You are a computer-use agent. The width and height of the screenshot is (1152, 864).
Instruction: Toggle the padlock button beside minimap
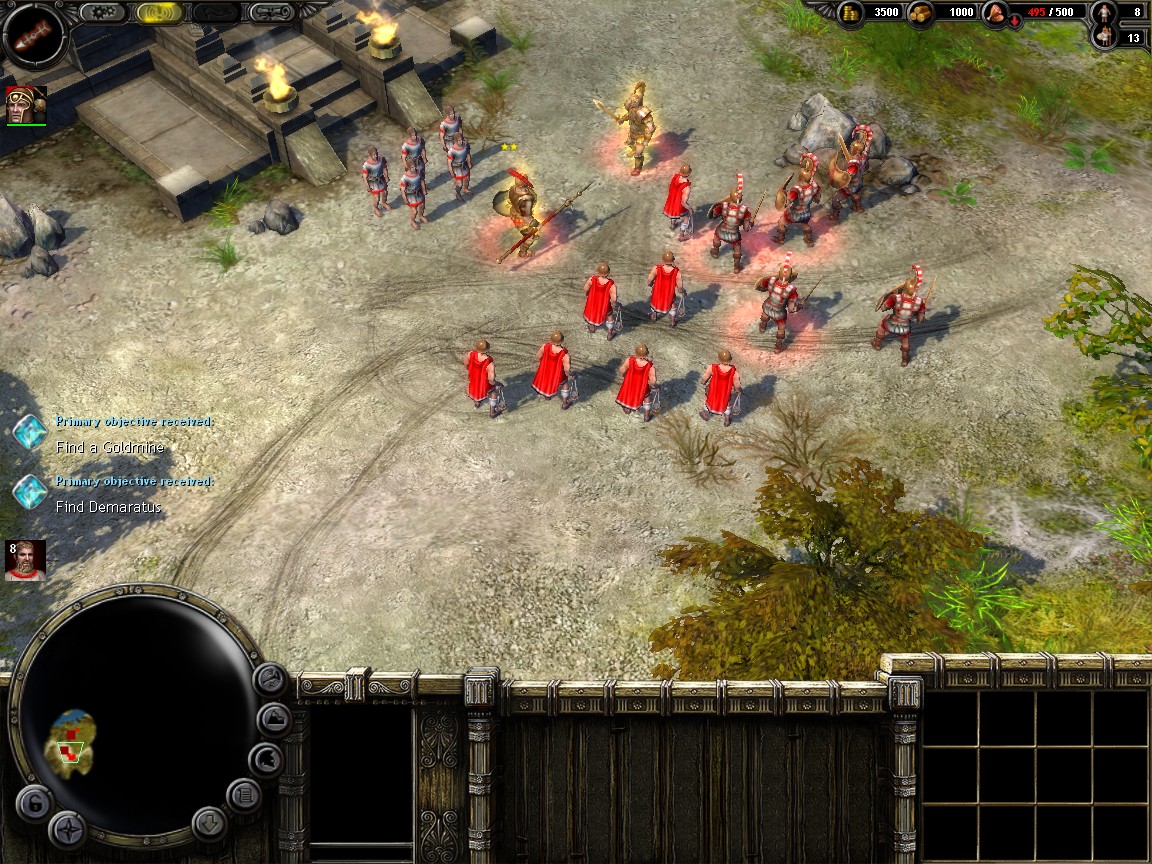33,803
